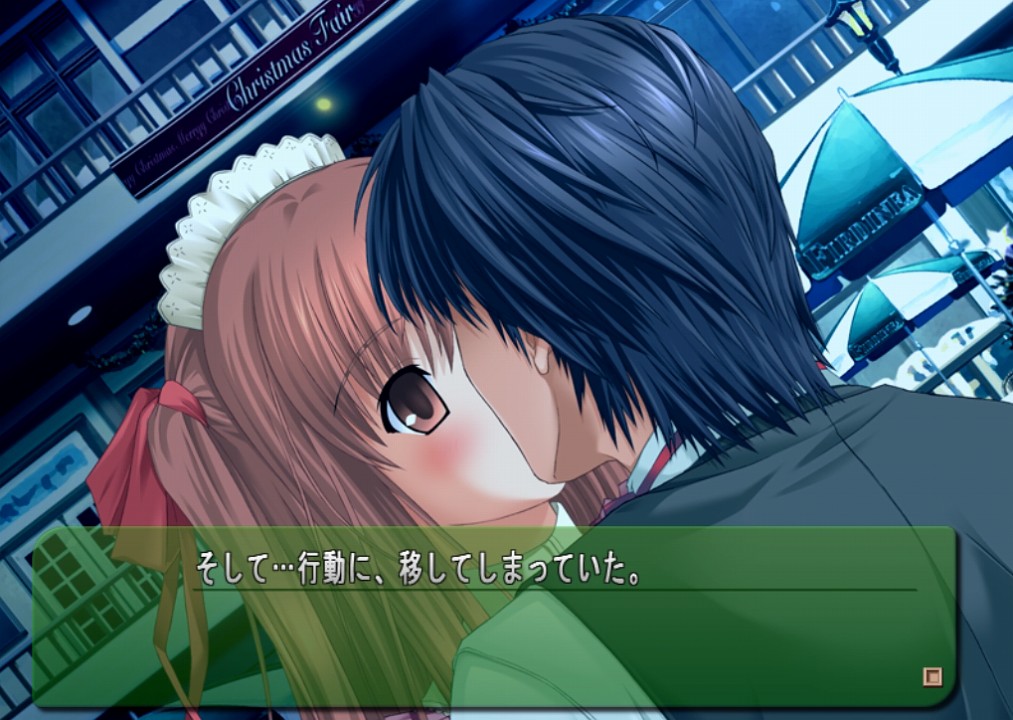1013x720 pixels.
Task: Click the square continue icon in dialogue box
Action: pos(931,676)
